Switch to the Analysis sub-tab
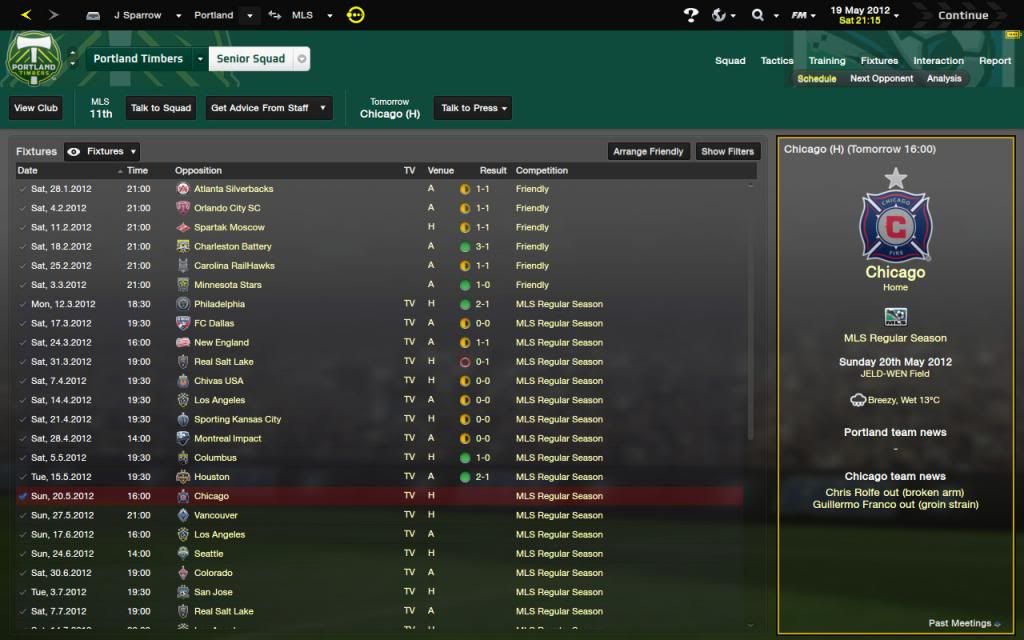 tap(944, 79)
